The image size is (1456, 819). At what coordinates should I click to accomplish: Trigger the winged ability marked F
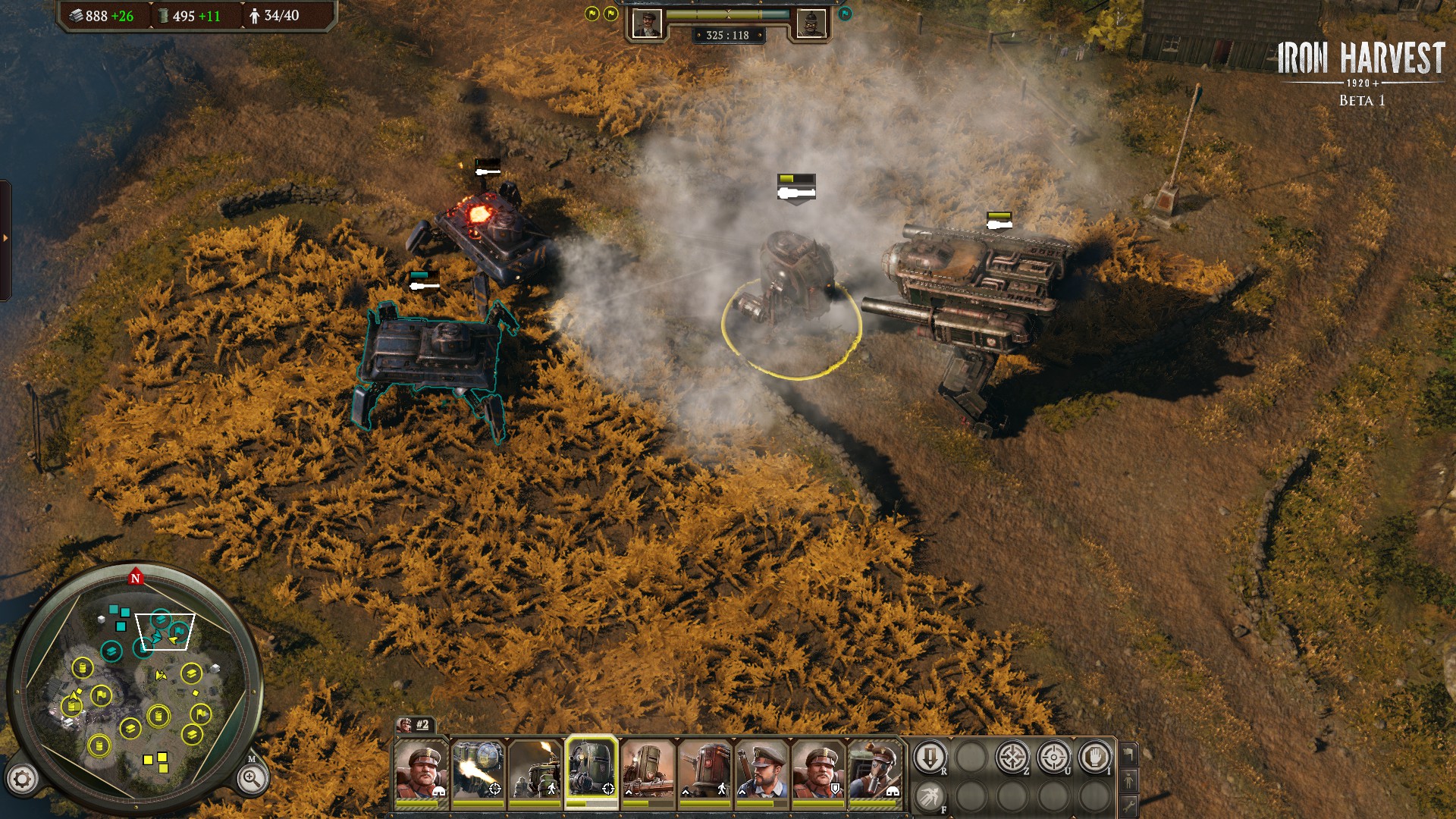[930, 797]
